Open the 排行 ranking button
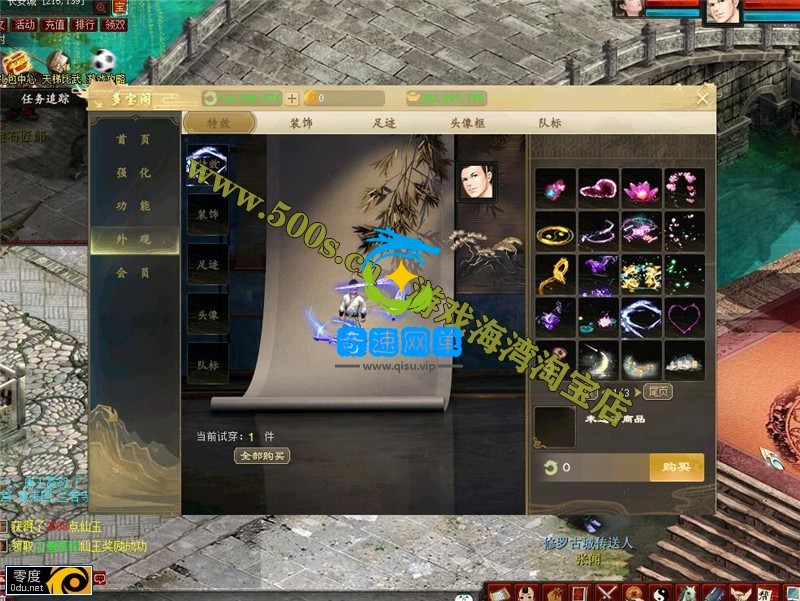The image size is (800, 601). click(x=85, y=24)
